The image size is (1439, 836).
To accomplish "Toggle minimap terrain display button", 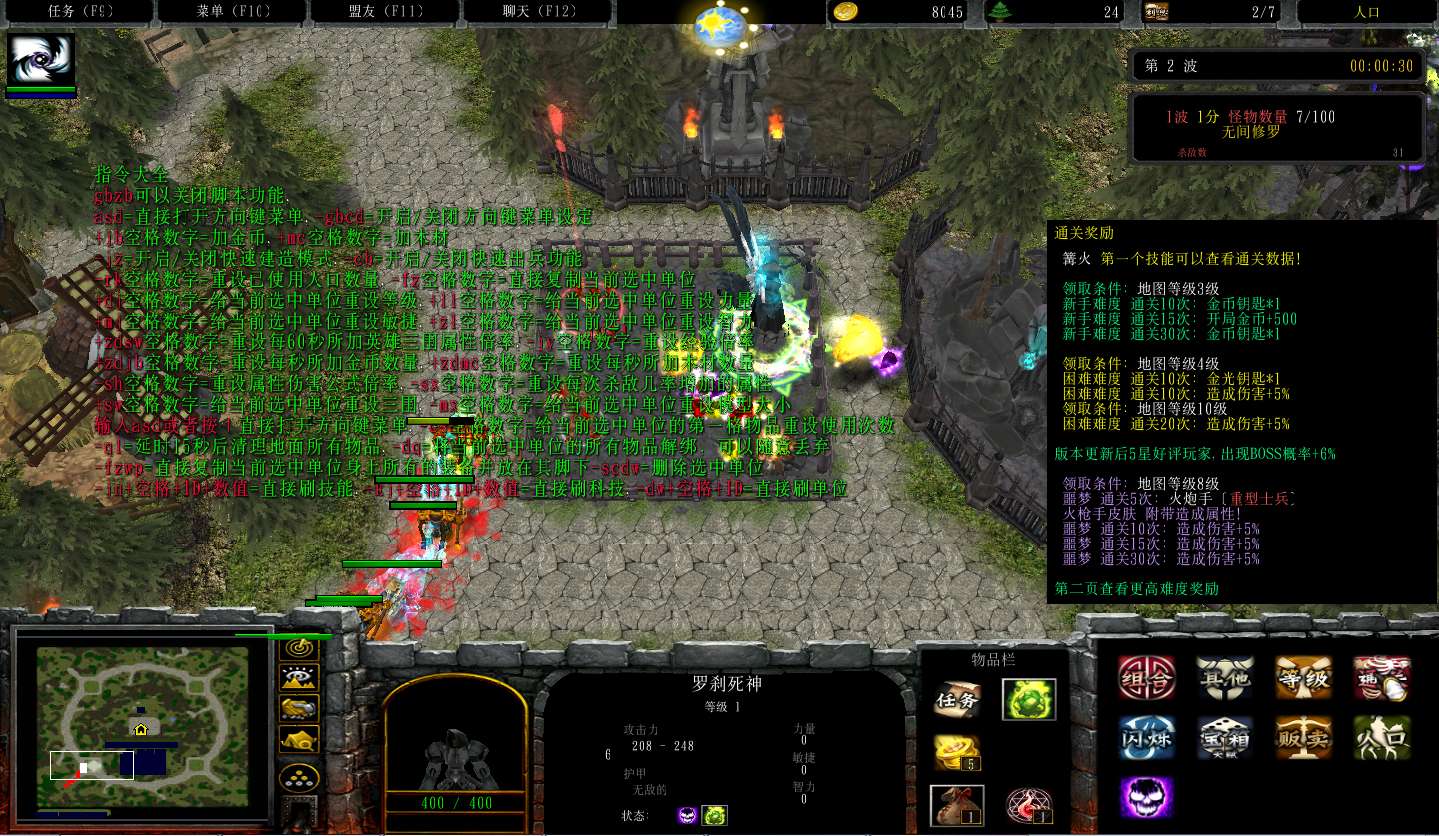I will 298,679.
